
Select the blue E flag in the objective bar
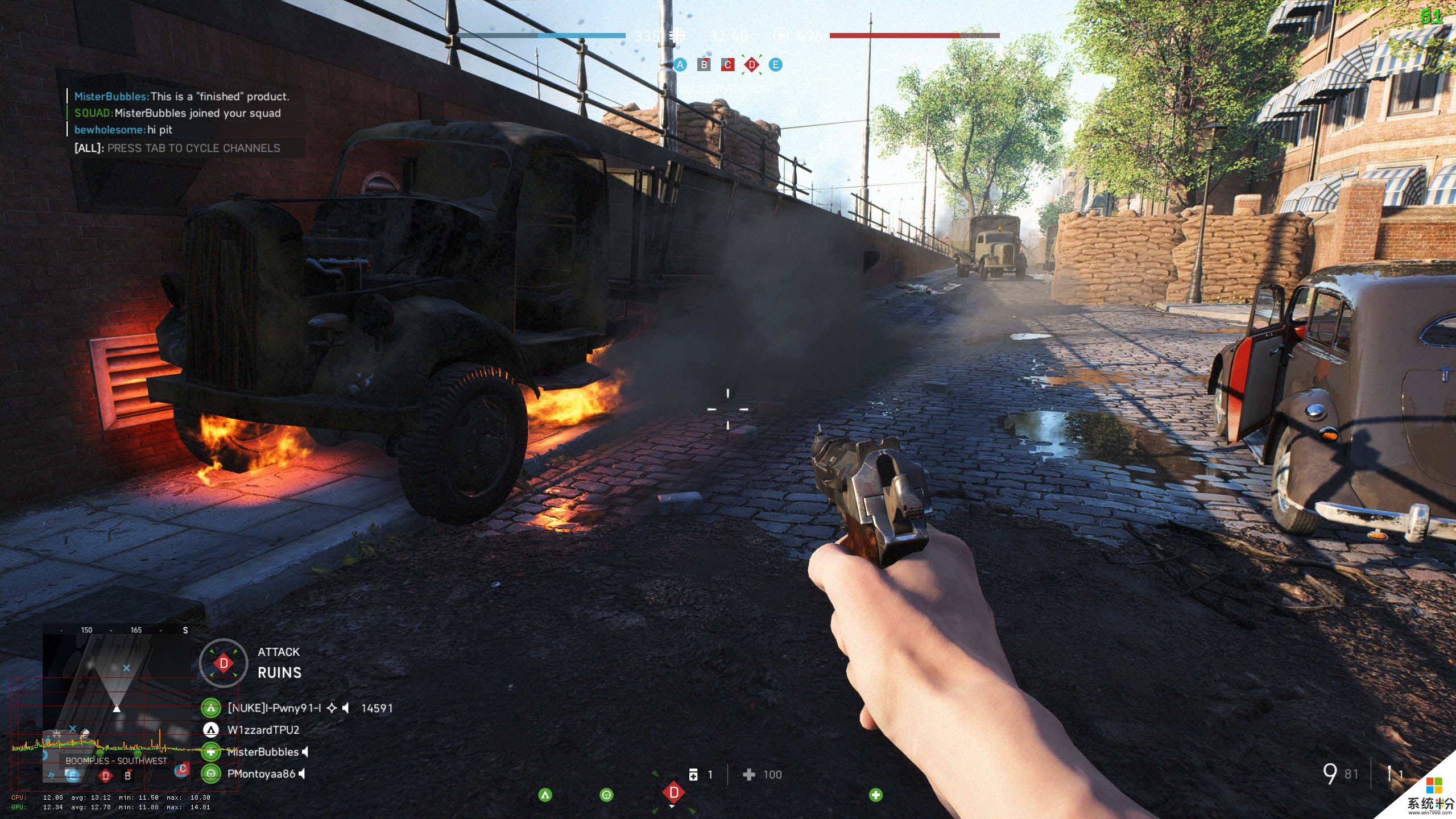coord(775,65)
